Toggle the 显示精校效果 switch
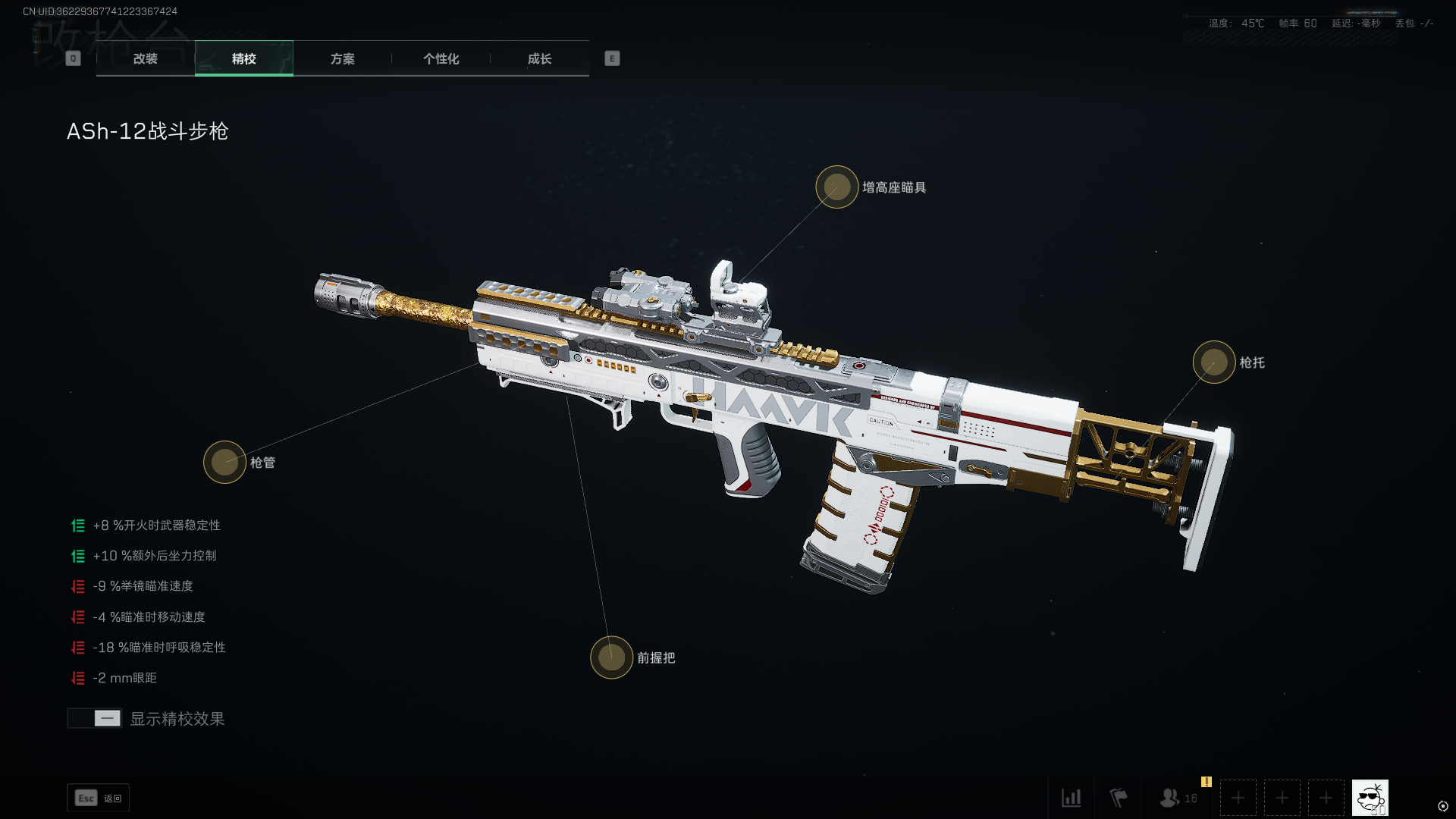1456x819 pixels. [x=95, y=718]
